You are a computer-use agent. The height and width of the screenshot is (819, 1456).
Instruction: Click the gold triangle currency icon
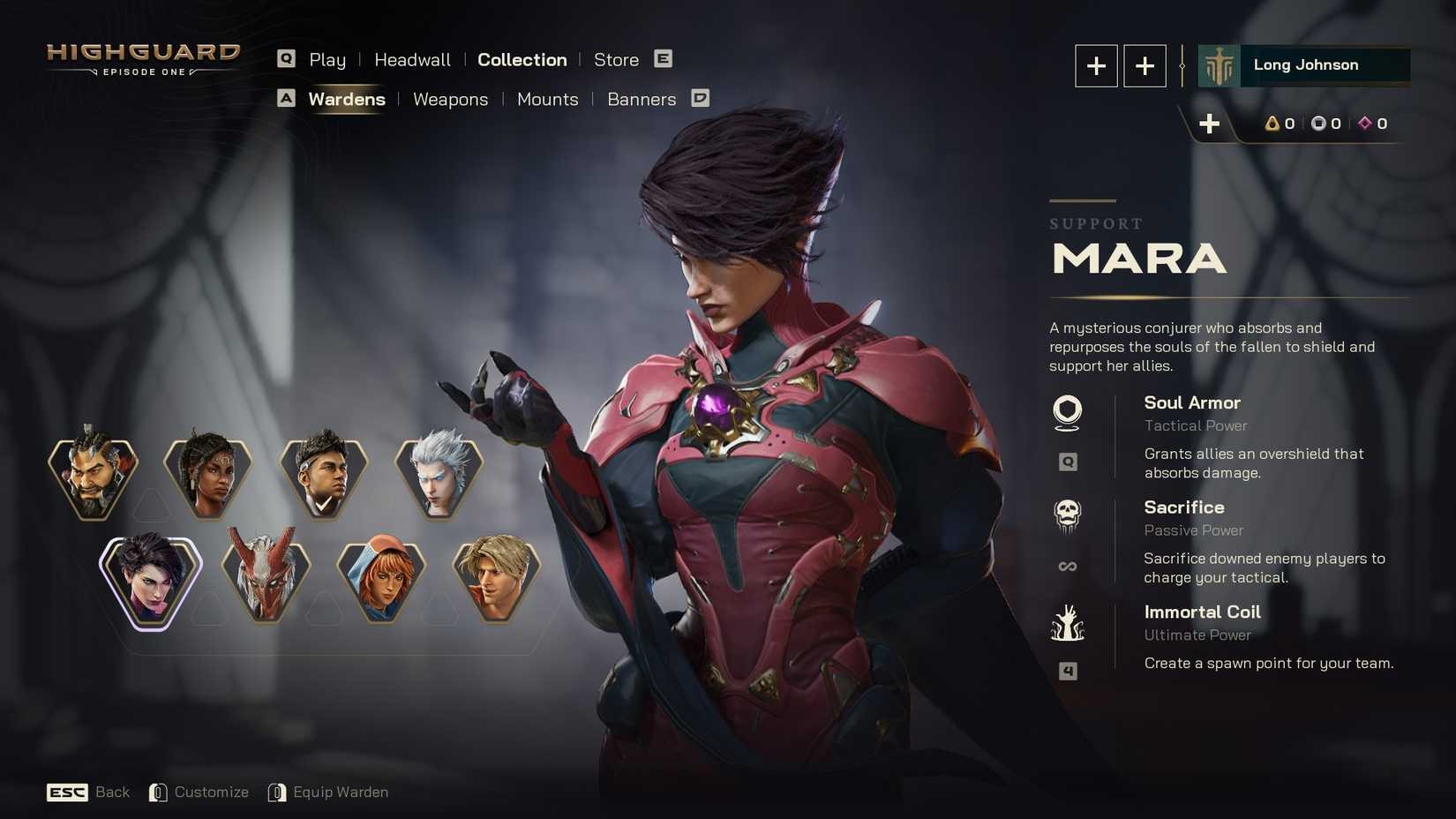(x=1271, y=124)
